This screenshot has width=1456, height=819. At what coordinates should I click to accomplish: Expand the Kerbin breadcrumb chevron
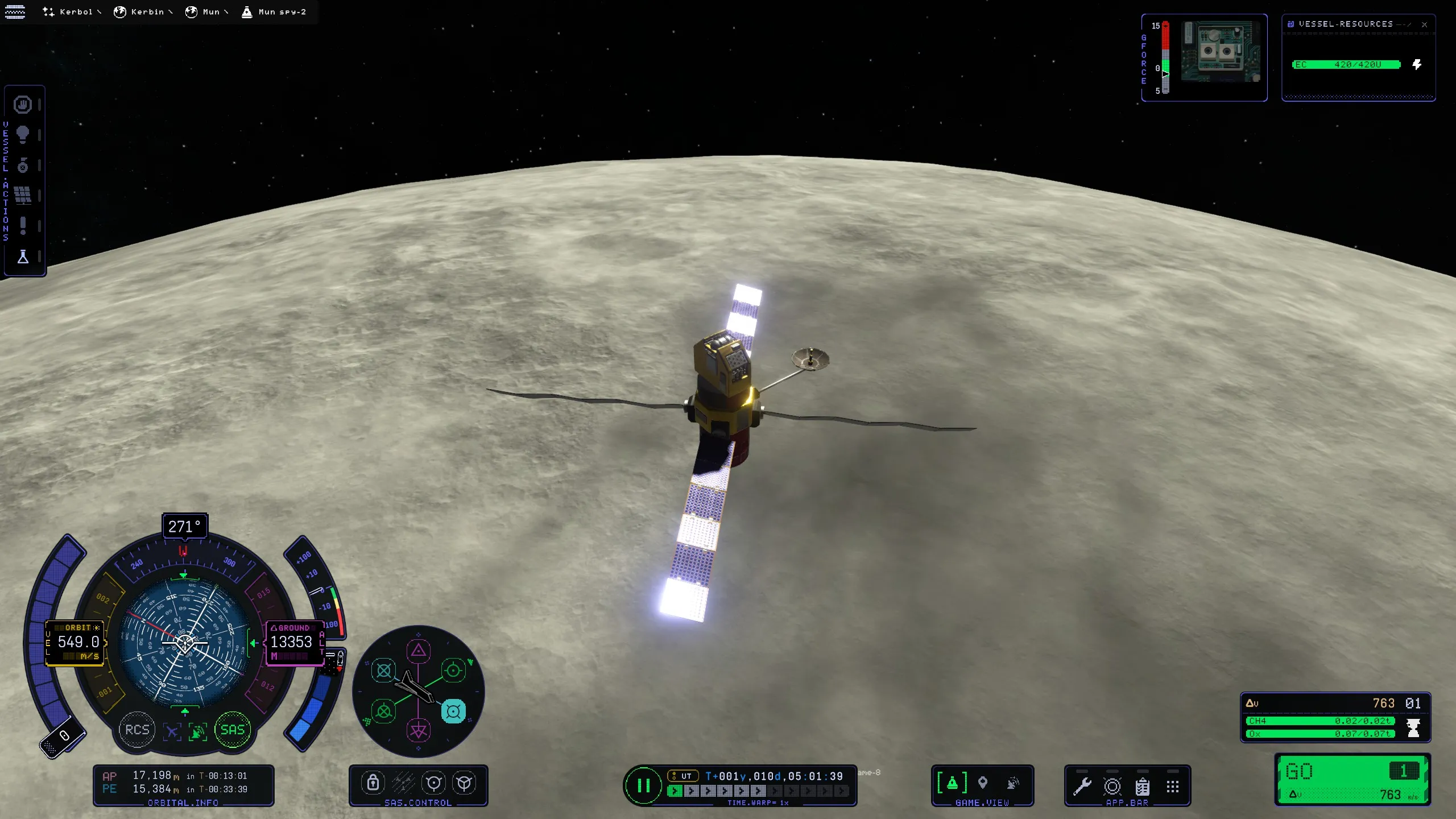tap(171, 11)
